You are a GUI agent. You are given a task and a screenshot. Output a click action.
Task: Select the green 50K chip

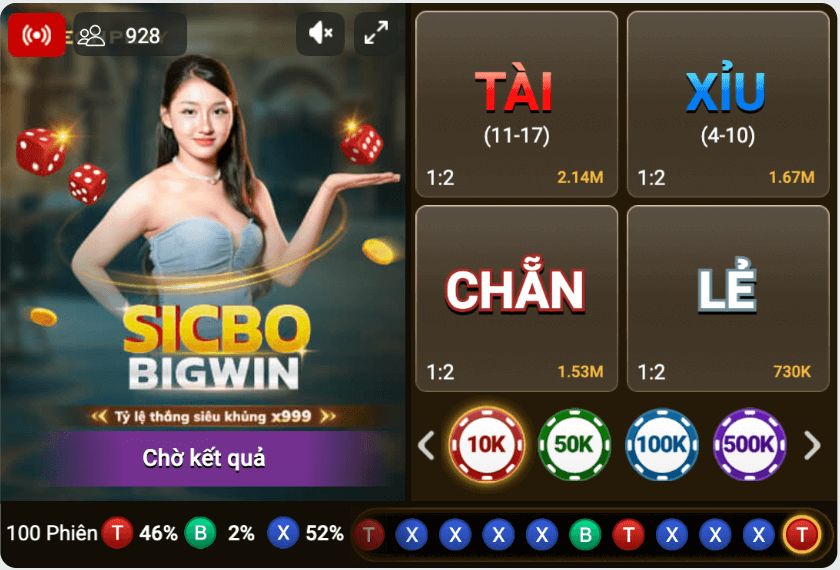click(574, 445)
